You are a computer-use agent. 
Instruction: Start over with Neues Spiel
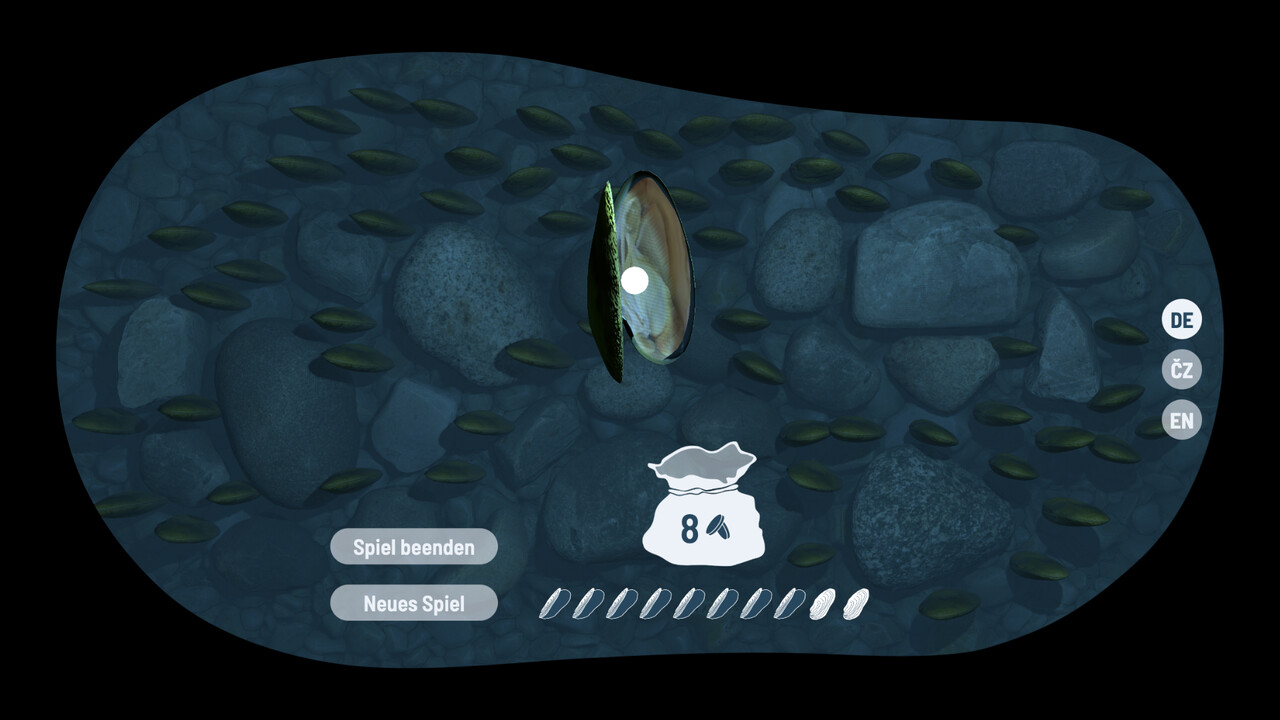coord(413,603)
